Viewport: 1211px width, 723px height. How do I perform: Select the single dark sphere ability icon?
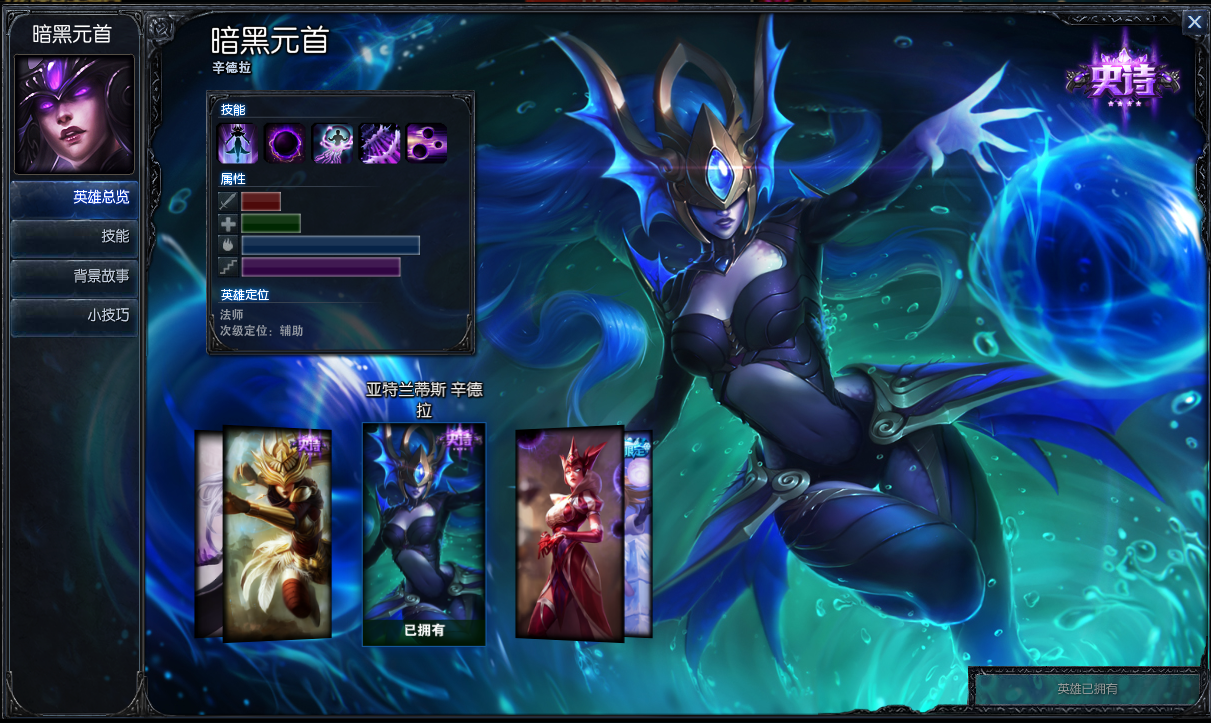pyautogui.click(x=285, y=144)
